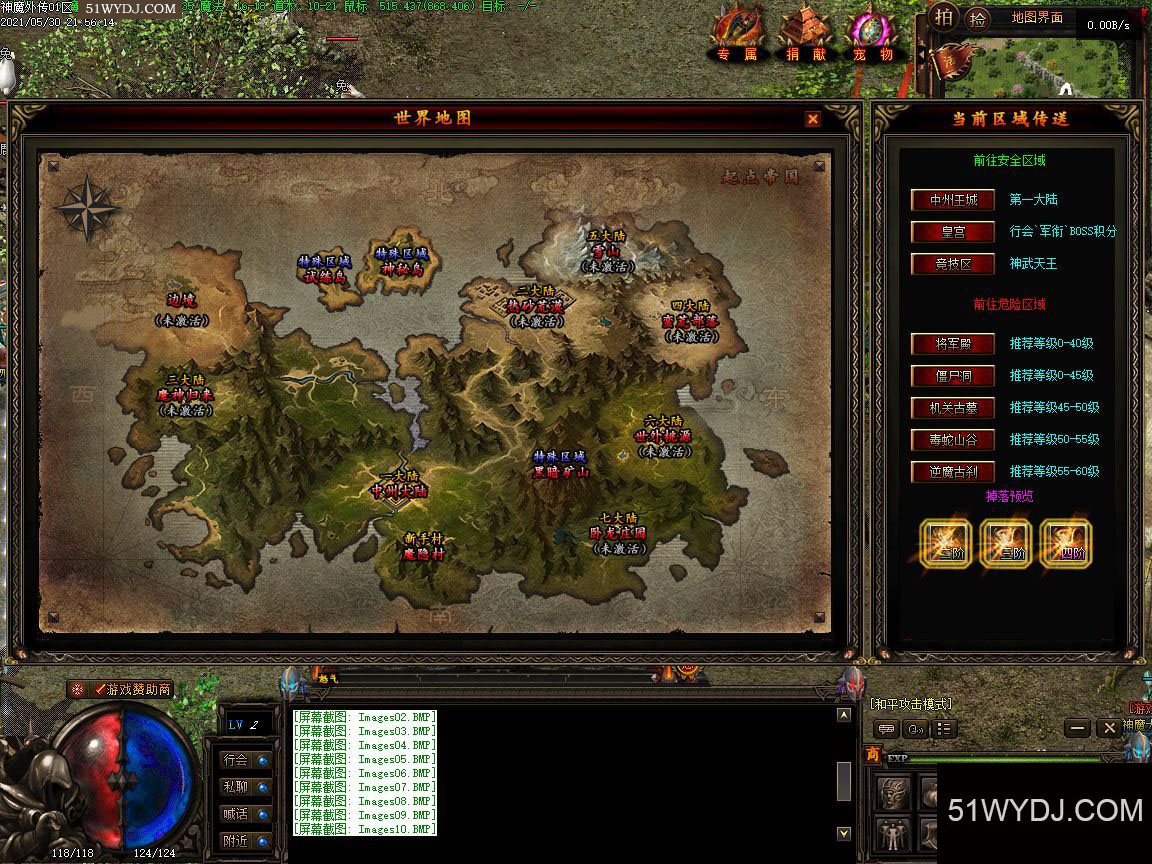
Task: Preview the 三阶 drop icon
Action: 1005,543
